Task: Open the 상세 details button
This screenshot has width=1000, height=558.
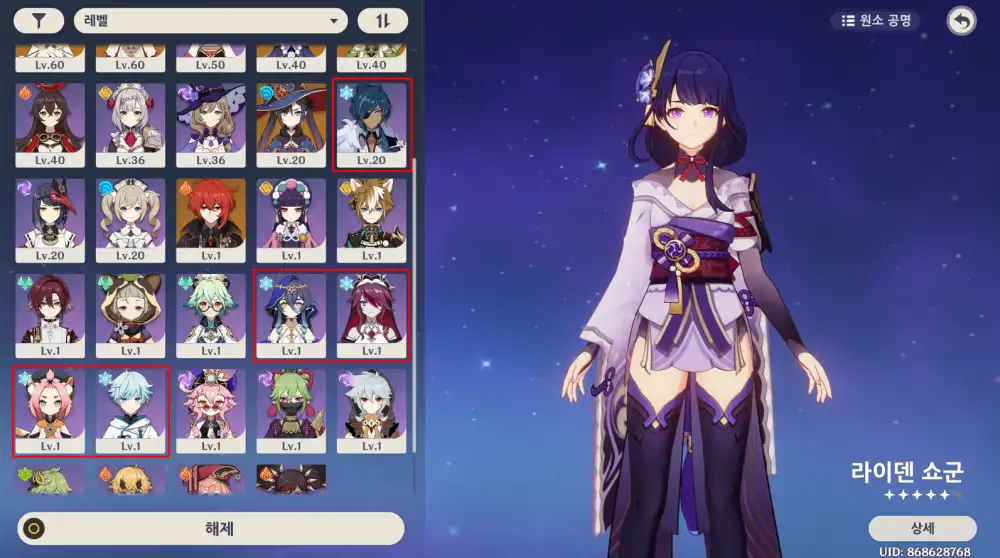Action: tap(922, 528)
